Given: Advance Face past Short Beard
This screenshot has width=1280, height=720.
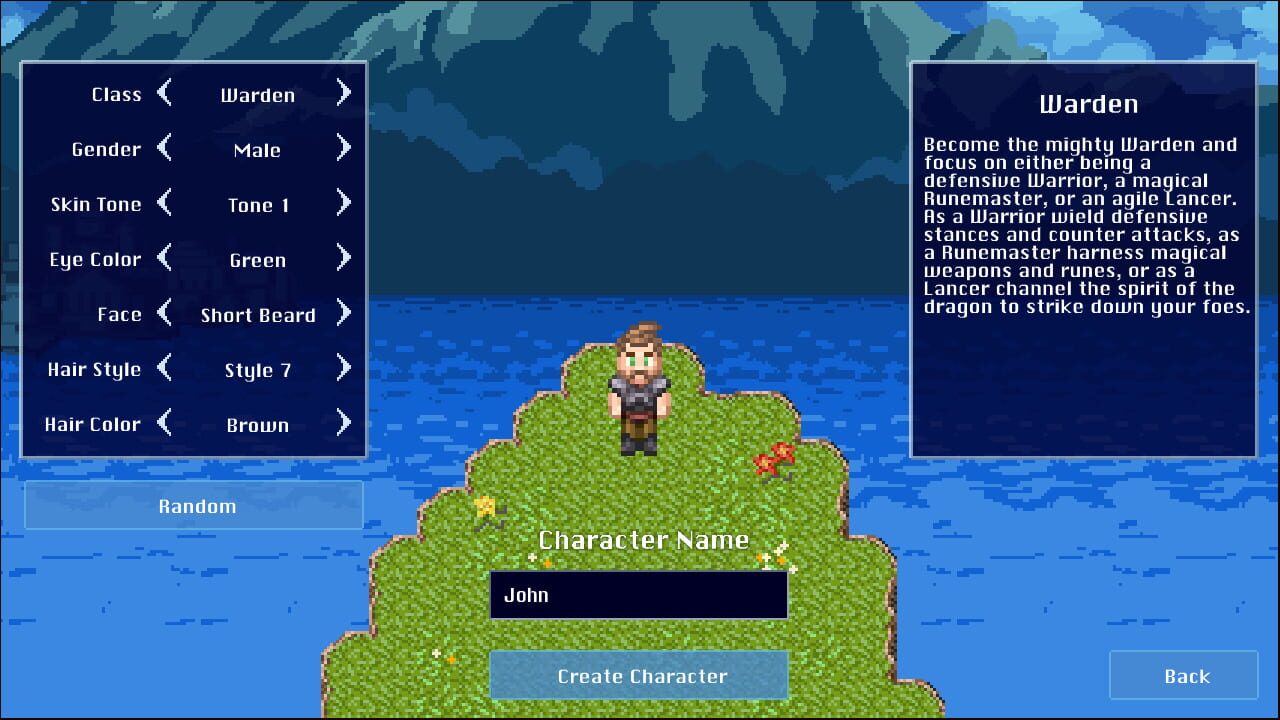Looking at the screenshot, I should point(343,314).
